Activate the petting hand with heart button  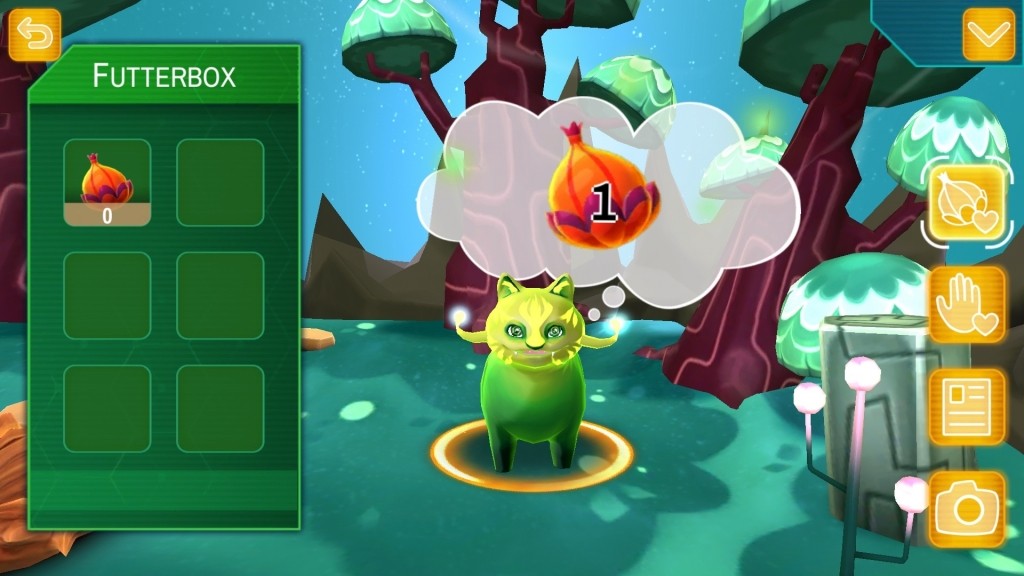point(967,305)
